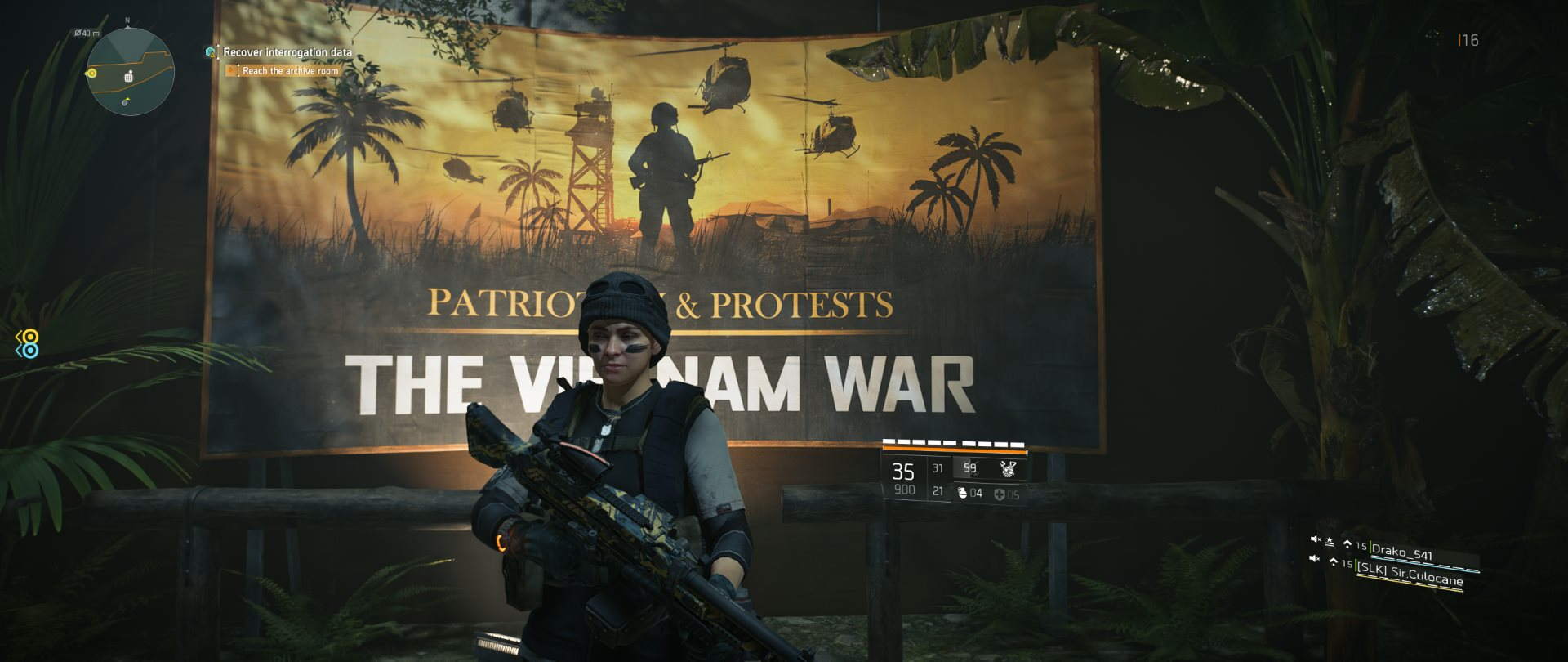The height and width of the screenshot is (662, 1568).
Task: Toggle muted speaker icon for Sir.Culocane
Action: coord(1315,558)
